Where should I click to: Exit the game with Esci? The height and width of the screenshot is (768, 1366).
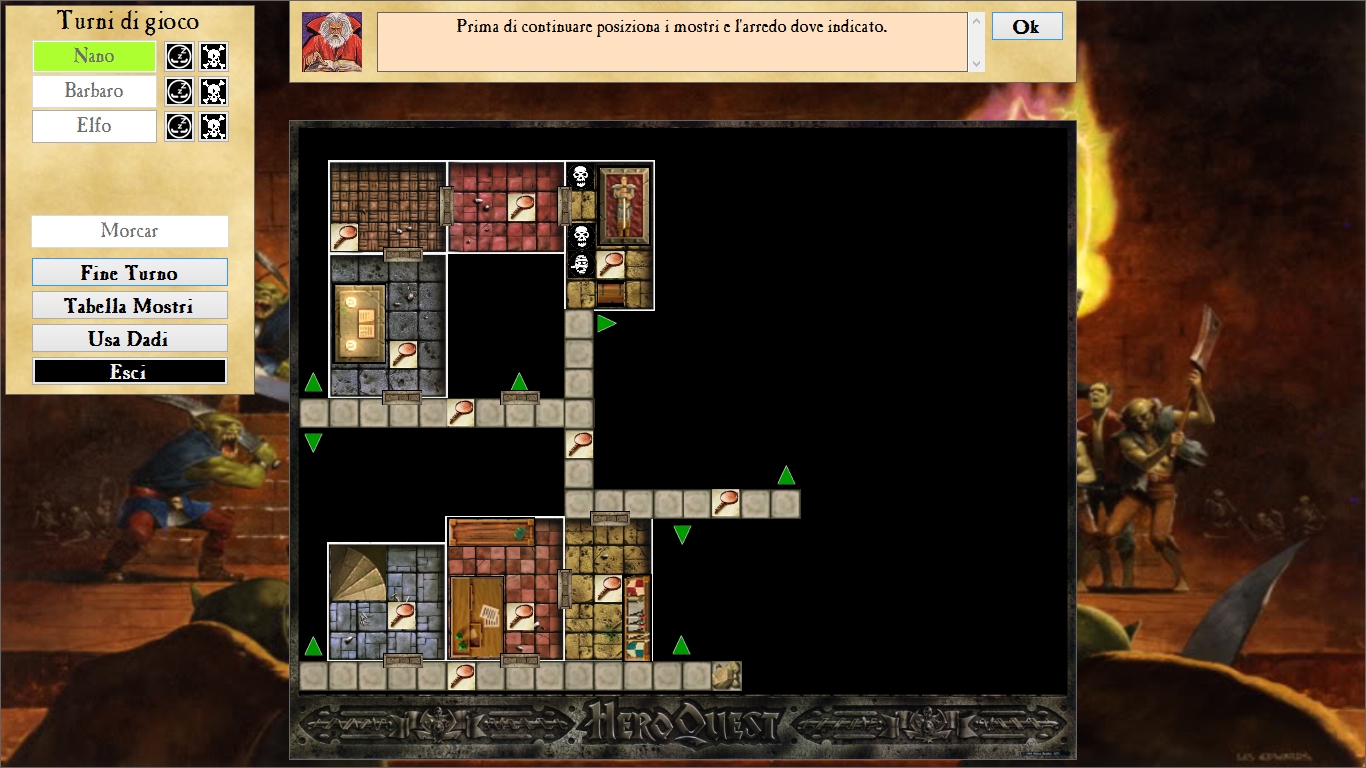130,372
